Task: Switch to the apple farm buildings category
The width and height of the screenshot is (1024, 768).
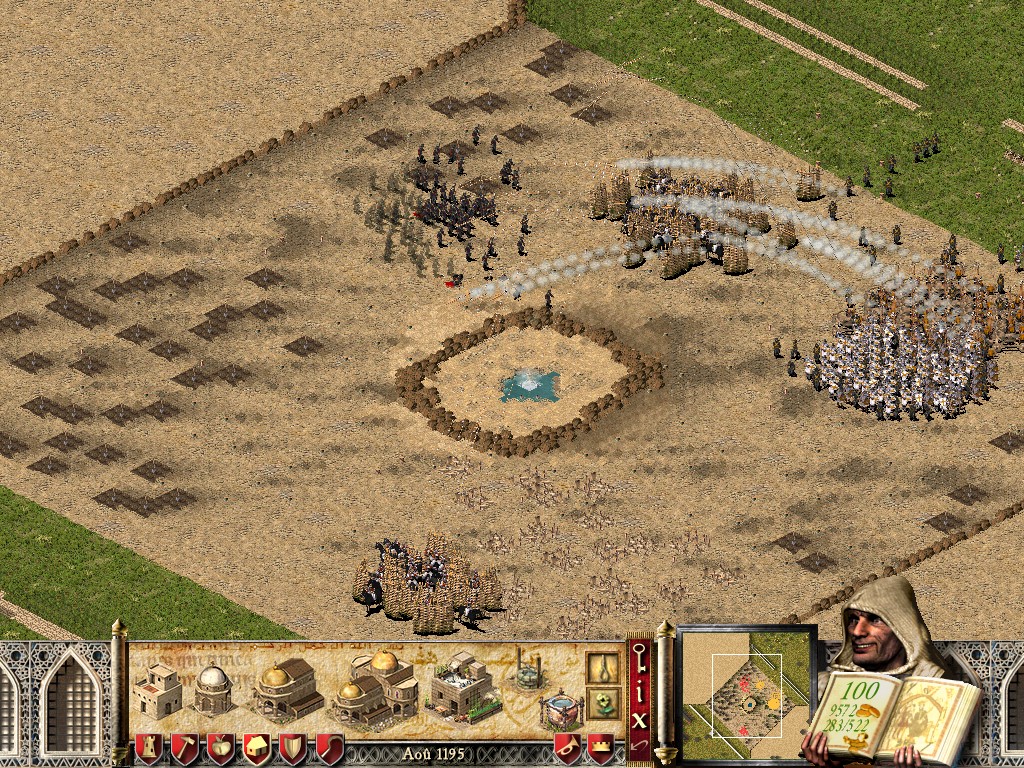Action: click(x=220, y=747)
